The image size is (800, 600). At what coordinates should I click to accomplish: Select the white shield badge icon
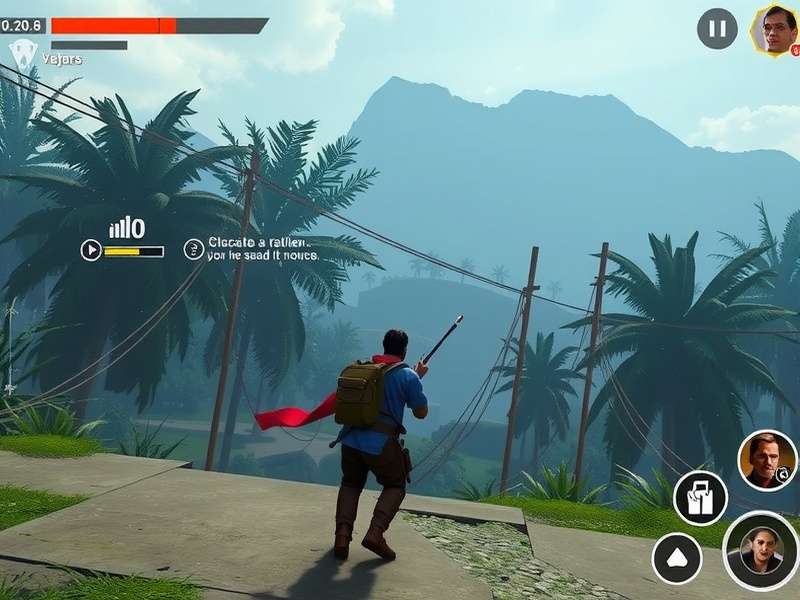pos(22,54)
